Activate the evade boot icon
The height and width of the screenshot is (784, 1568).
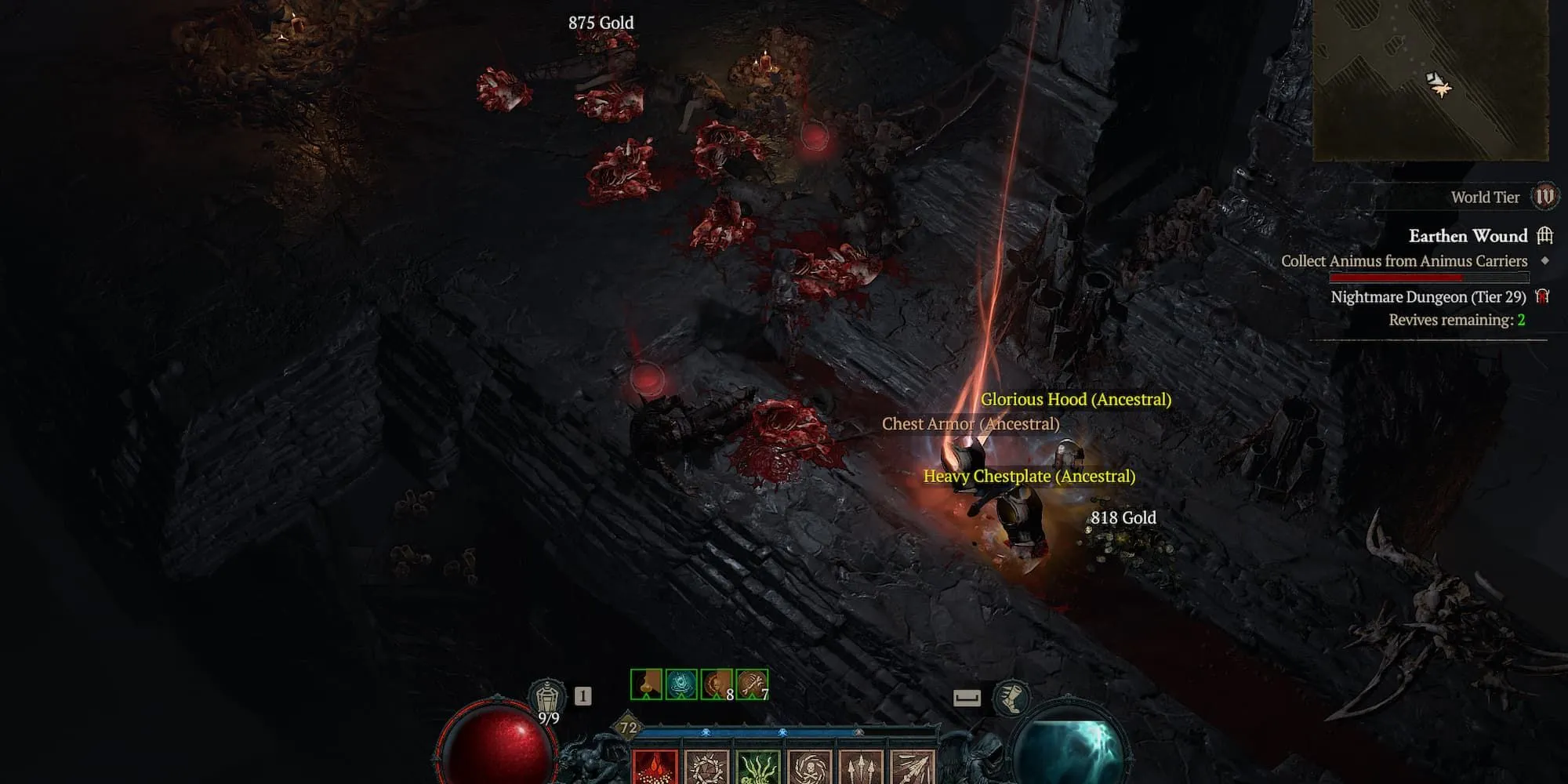[1011, 697]
